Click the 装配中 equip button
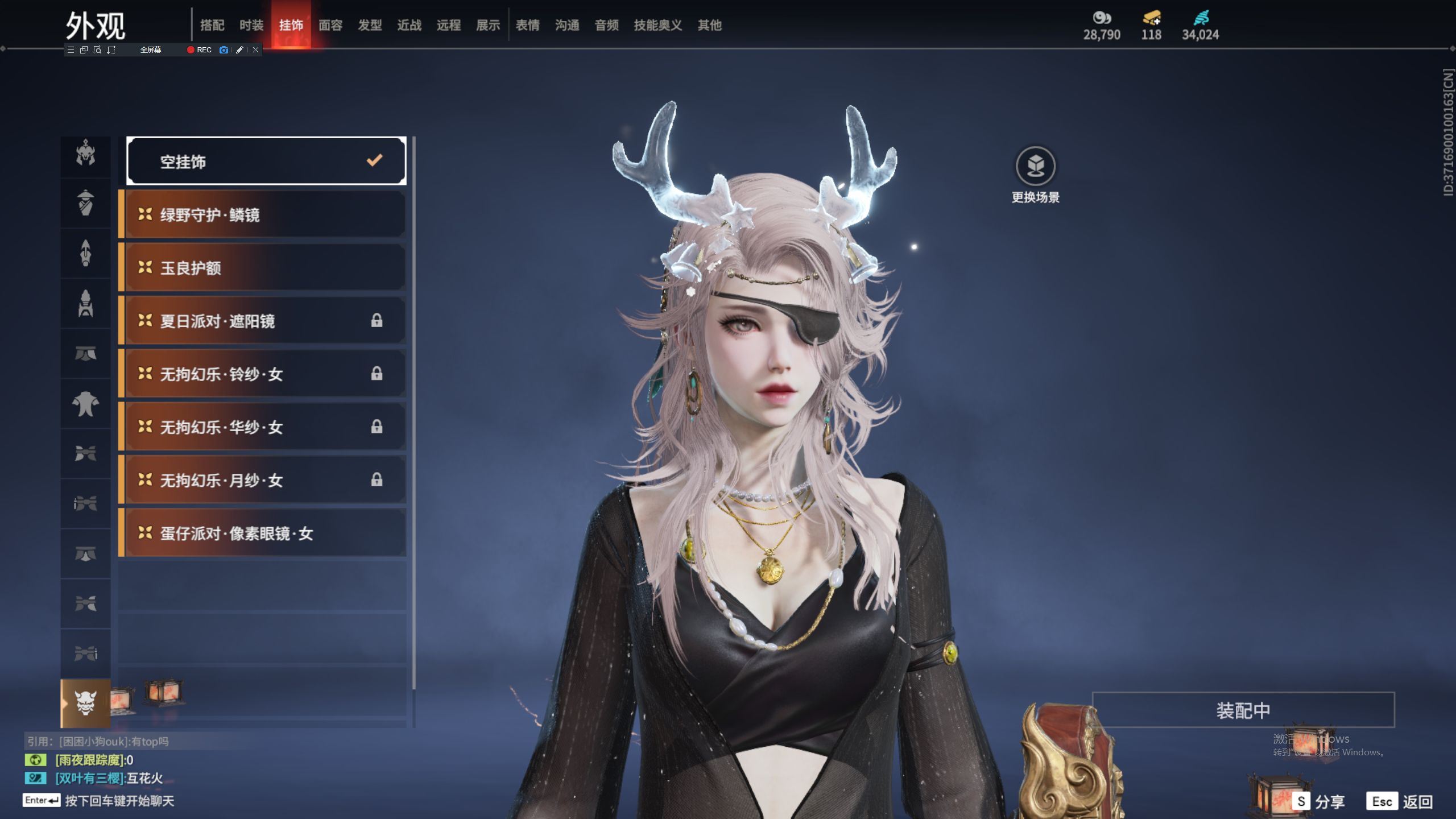The width and height of the screenshot is (1456, 819). 1243,710
